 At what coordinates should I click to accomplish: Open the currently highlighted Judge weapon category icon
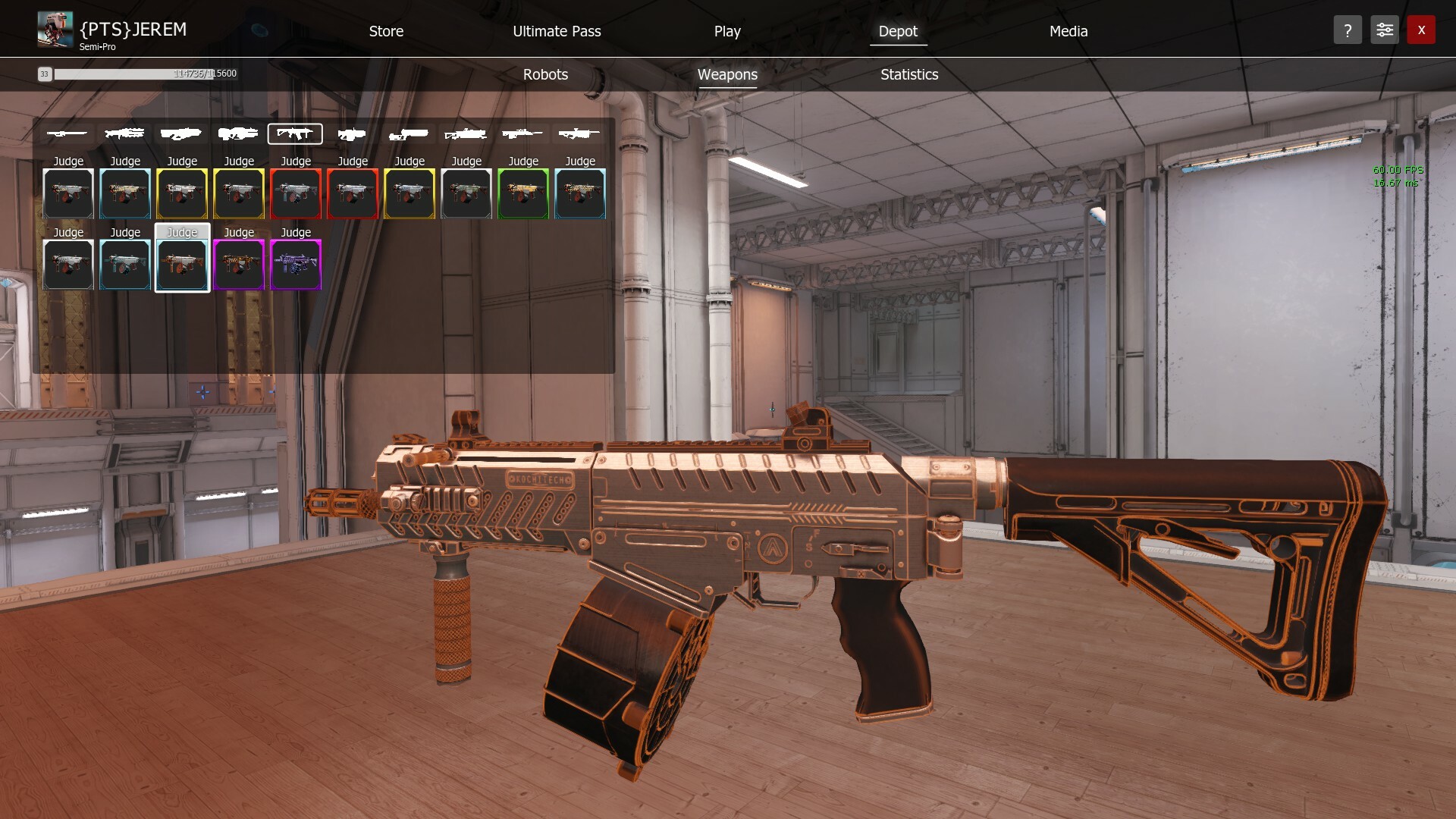[x=296, y=133]
